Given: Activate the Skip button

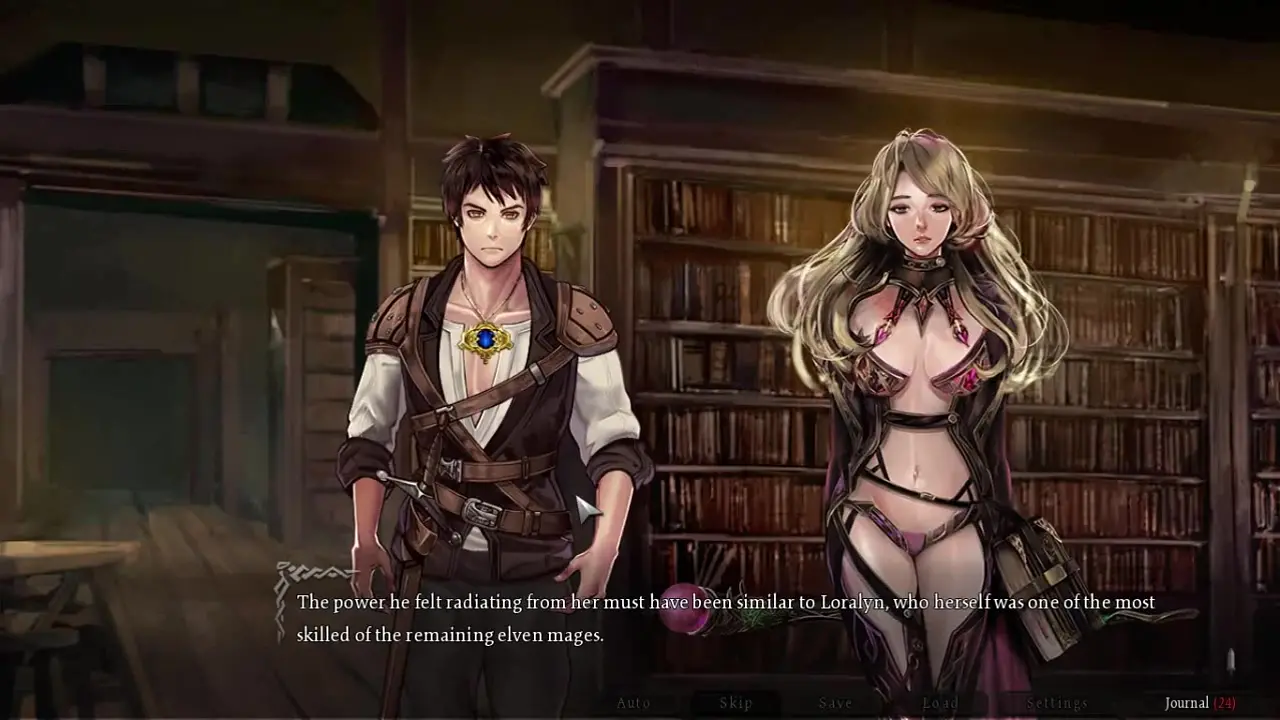Looking at the screenshot, I should point(736,703).
